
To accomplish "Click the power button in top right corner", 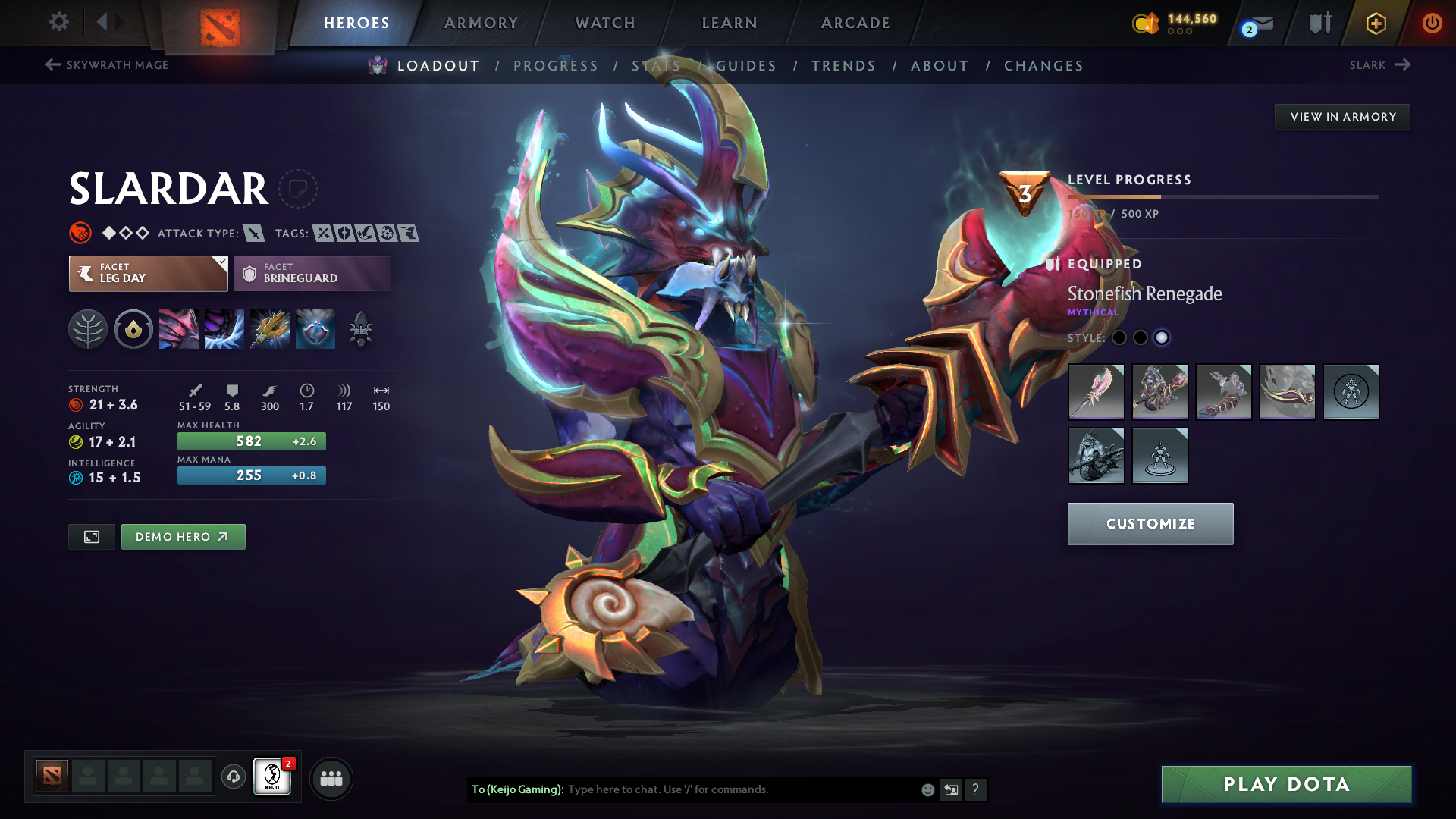I will tap(1432, 23).
